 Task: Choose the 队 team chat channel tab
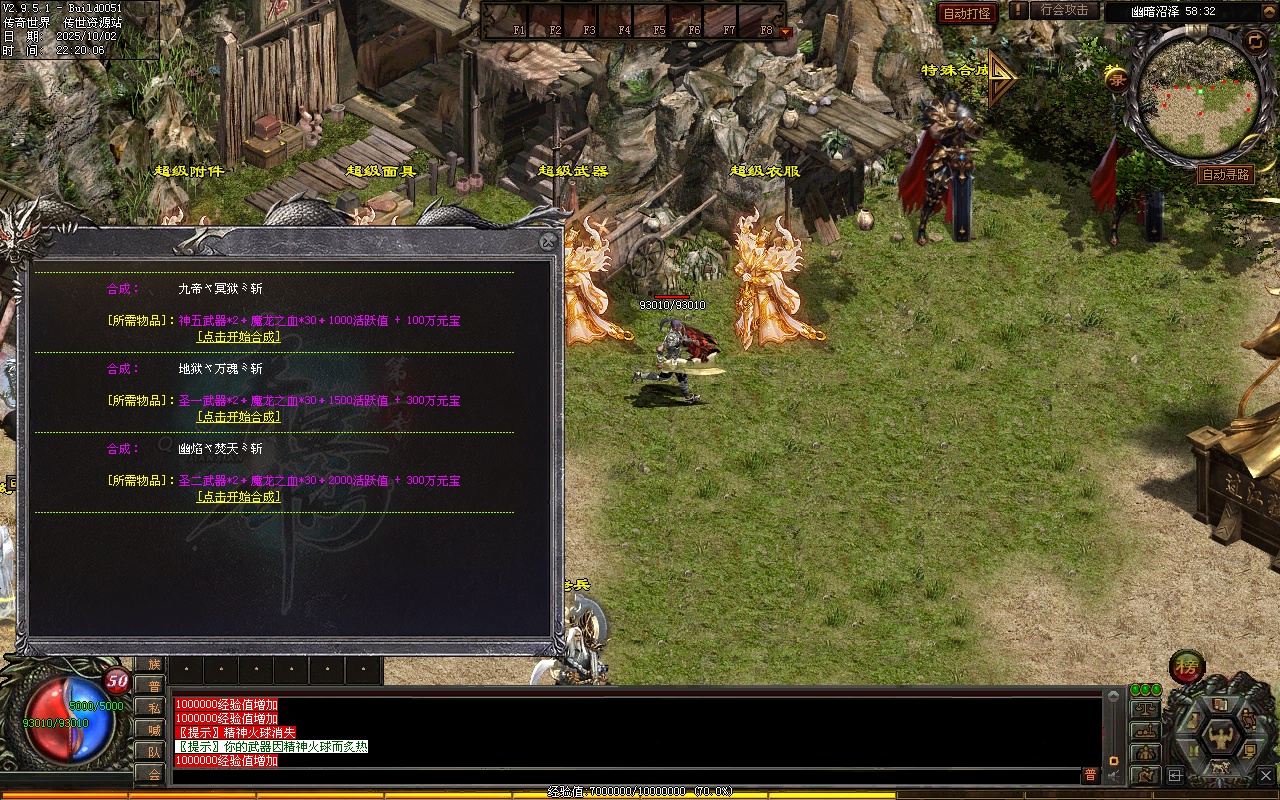[150, 751]
